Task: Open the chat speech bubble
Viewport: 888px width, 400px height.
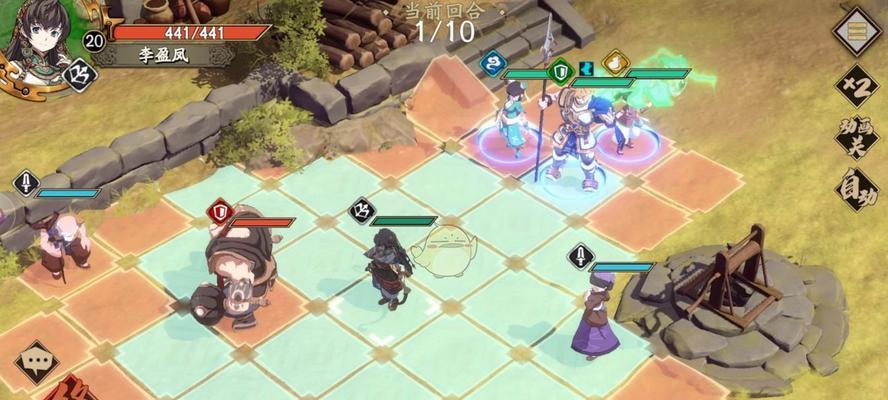Action: pyautogui.click(x=37, y=362)
